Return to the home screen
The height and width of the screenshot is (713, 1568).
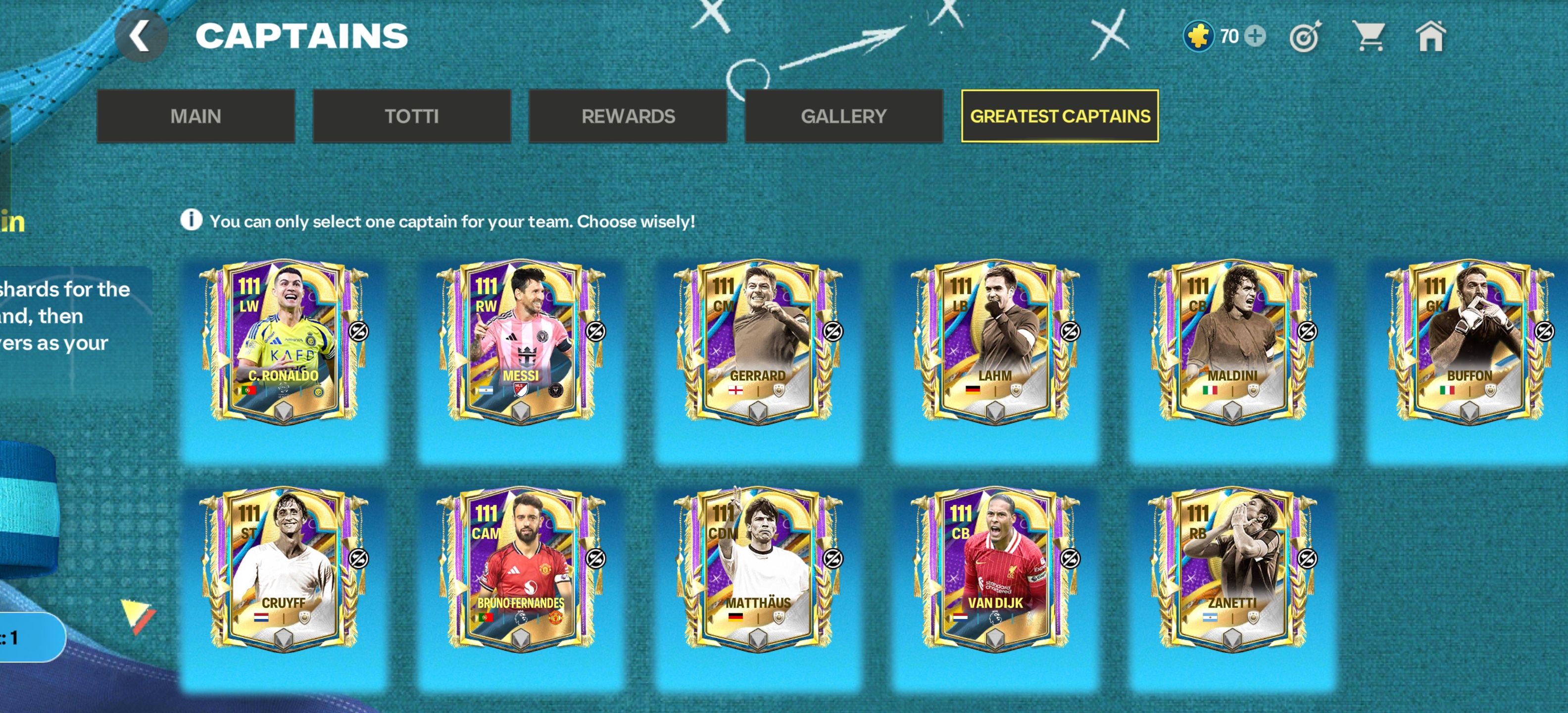coord(1430,37)
